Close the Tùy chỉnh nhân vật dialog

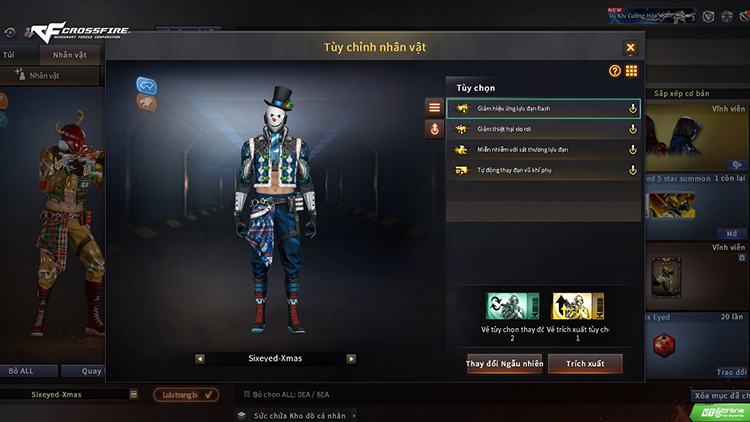[630, 47]
